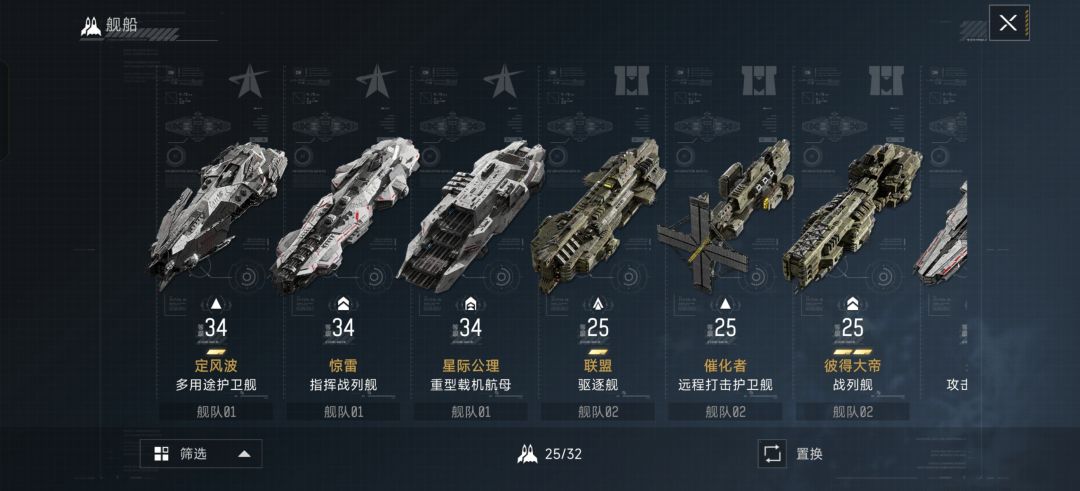Select the 定风波 frigate card
The width and height of the screenshot is (1080, 491).
point(216,240)
